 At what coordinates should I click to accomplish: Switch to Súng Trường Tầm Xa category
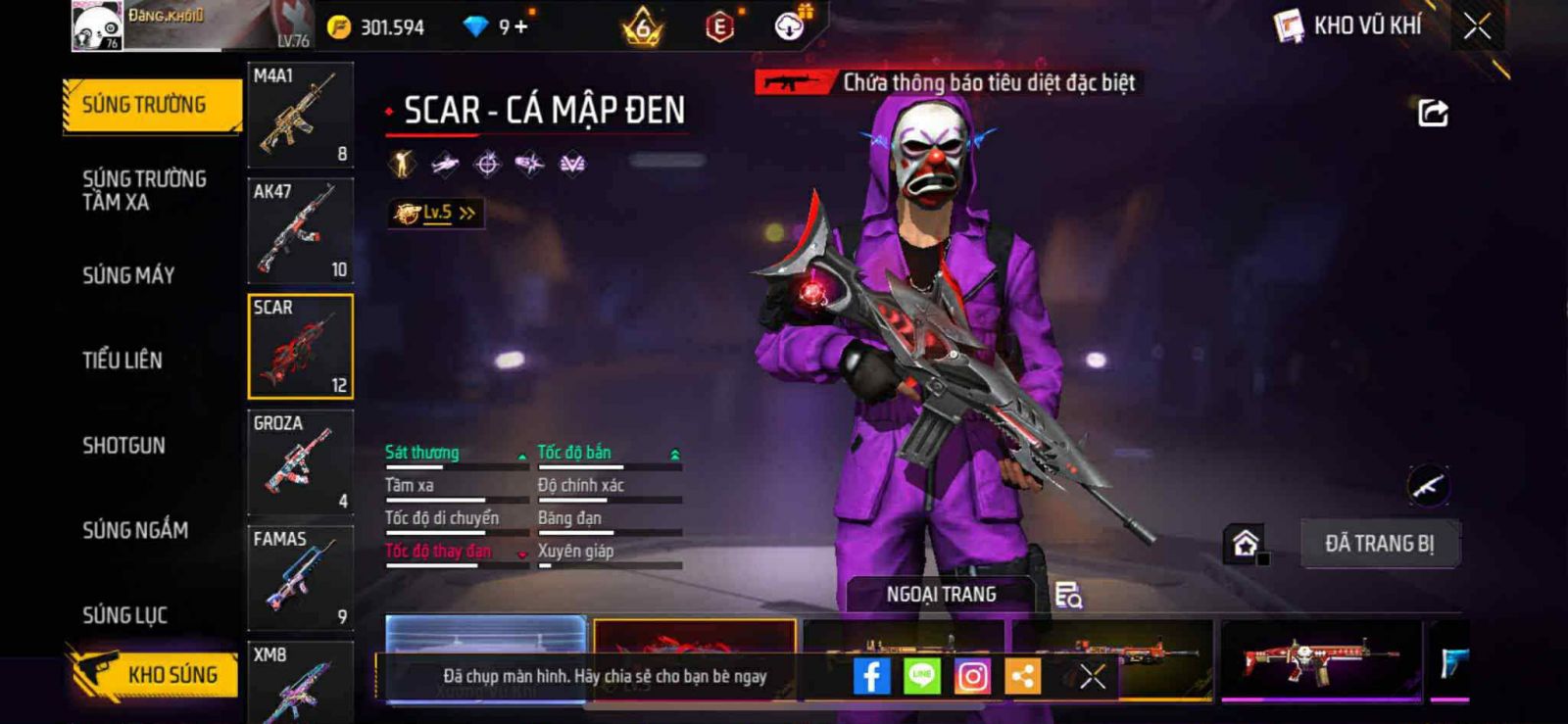point(144,190)
